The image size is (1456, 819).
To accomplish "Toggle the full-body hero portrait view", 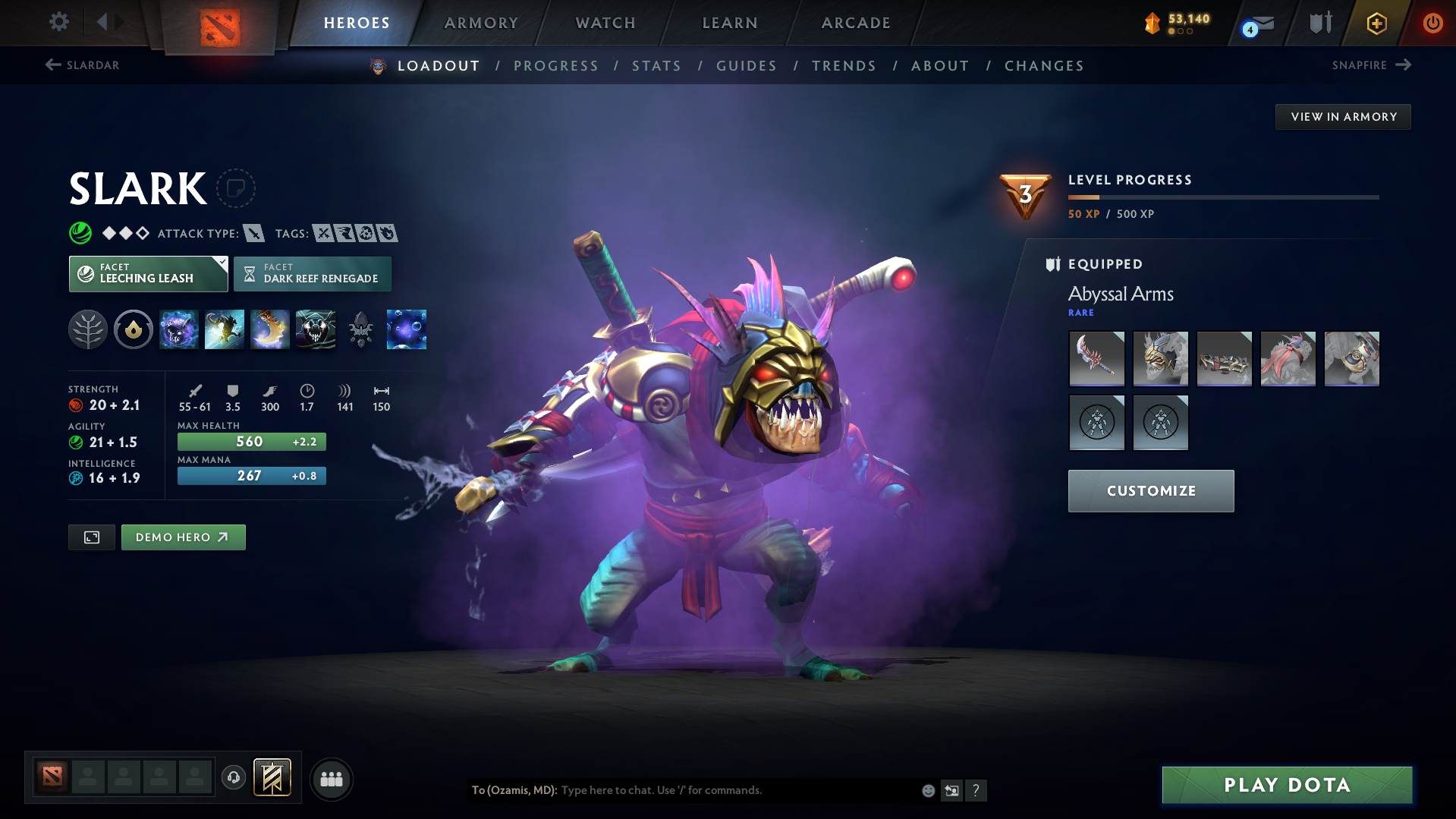I will click(91, 537).
